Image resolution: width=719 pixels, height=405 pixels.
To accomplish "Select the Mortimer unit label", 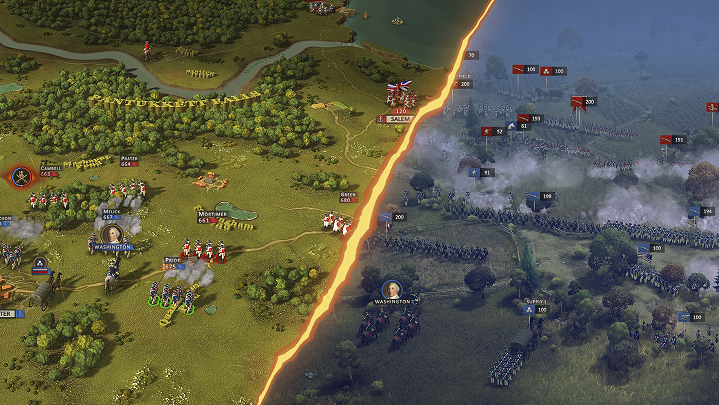I will (210, 215).
